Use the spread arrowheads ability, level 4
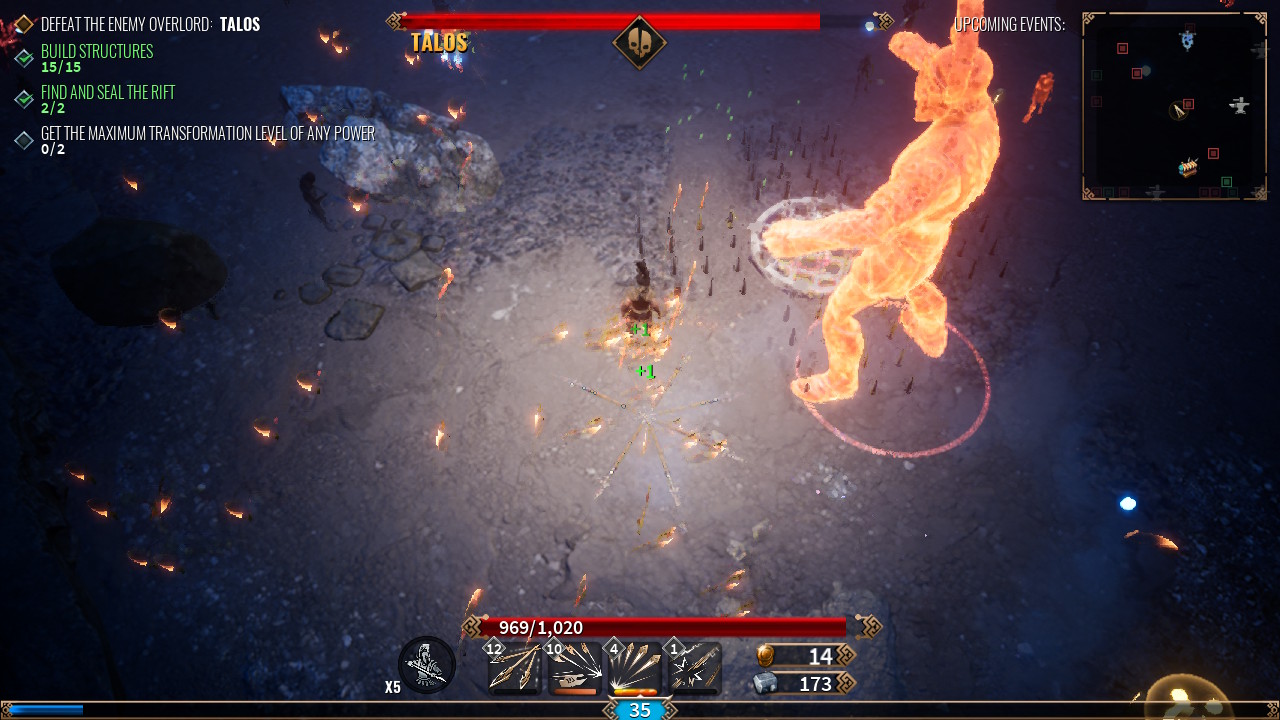The width and height of the screenshot is (1280, 720). coord(635,667)
